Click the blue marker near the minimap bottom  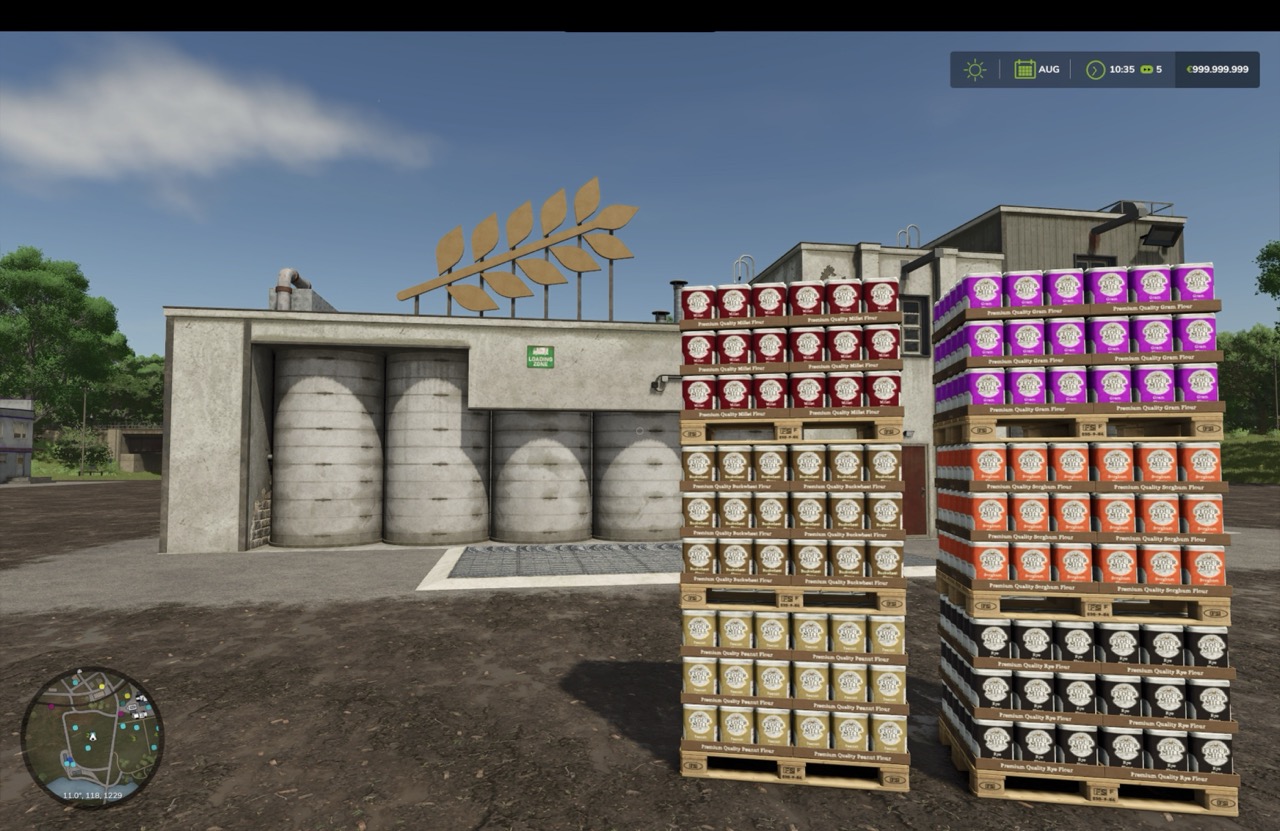(70, 759)
